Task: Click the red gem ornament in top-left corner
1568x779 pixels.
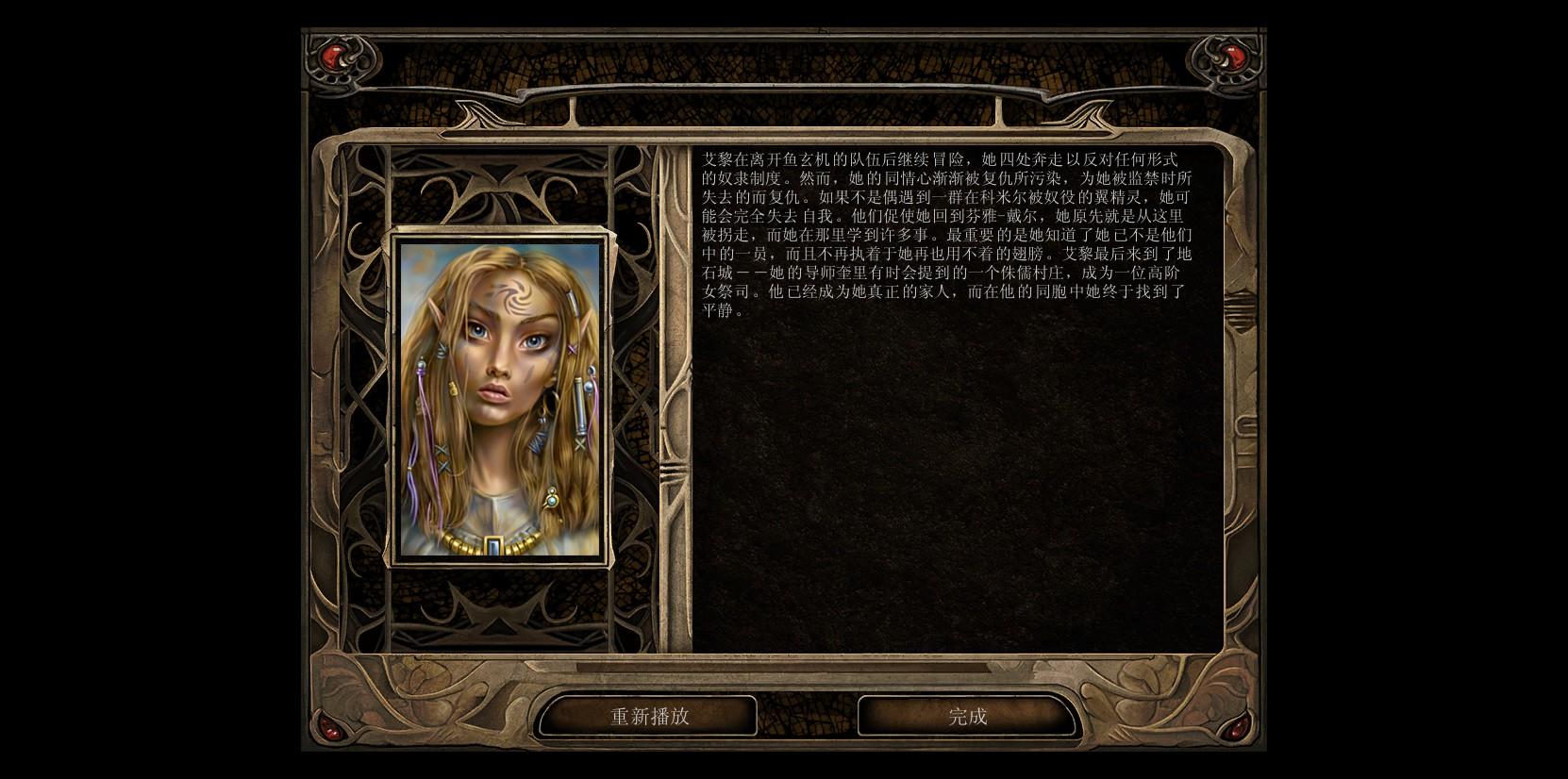Action: point(332,58)
